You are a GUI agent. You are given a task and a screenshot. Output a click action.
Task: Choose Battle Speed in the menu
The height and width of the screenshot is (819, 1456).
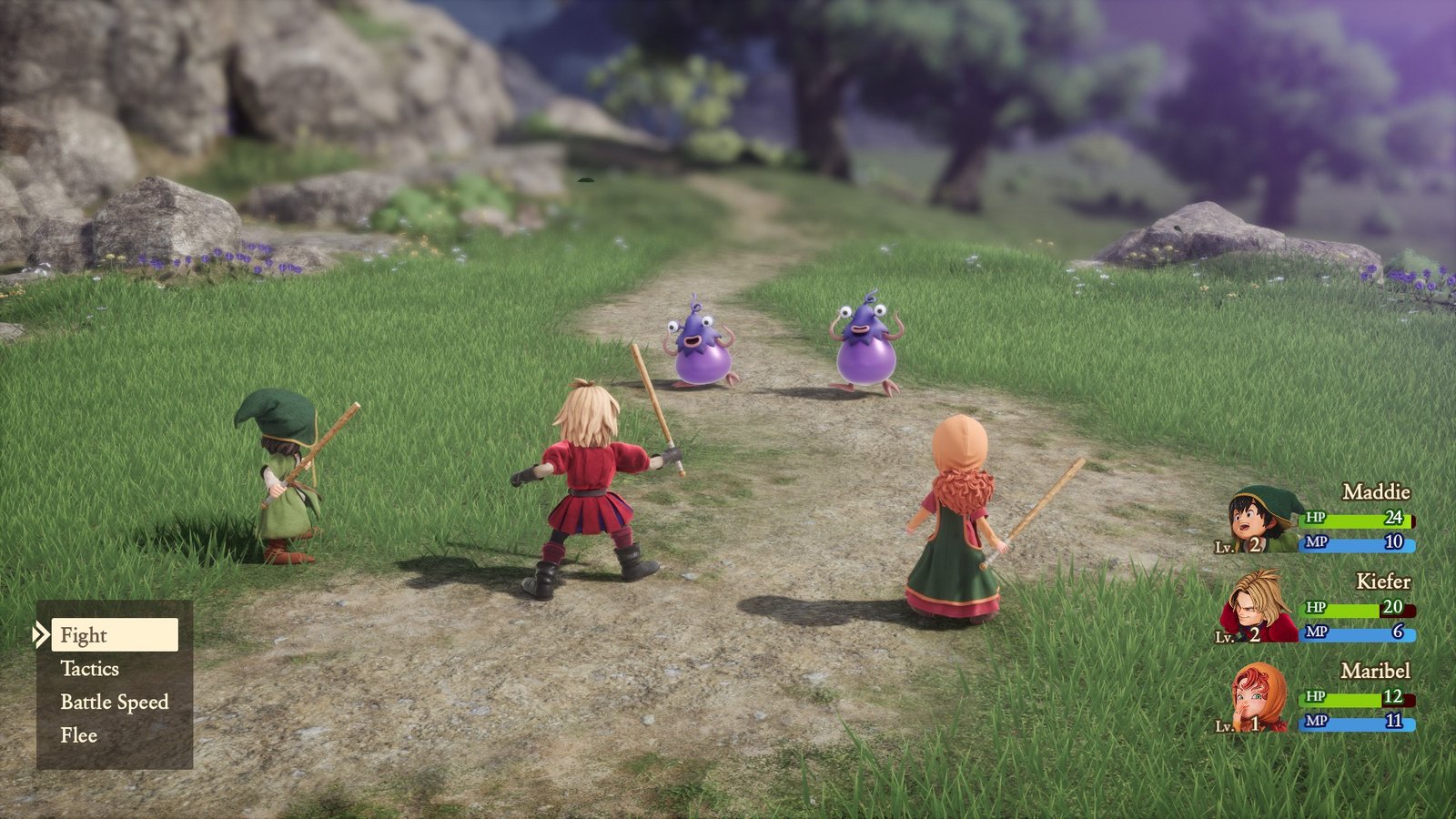pos(115,703)
